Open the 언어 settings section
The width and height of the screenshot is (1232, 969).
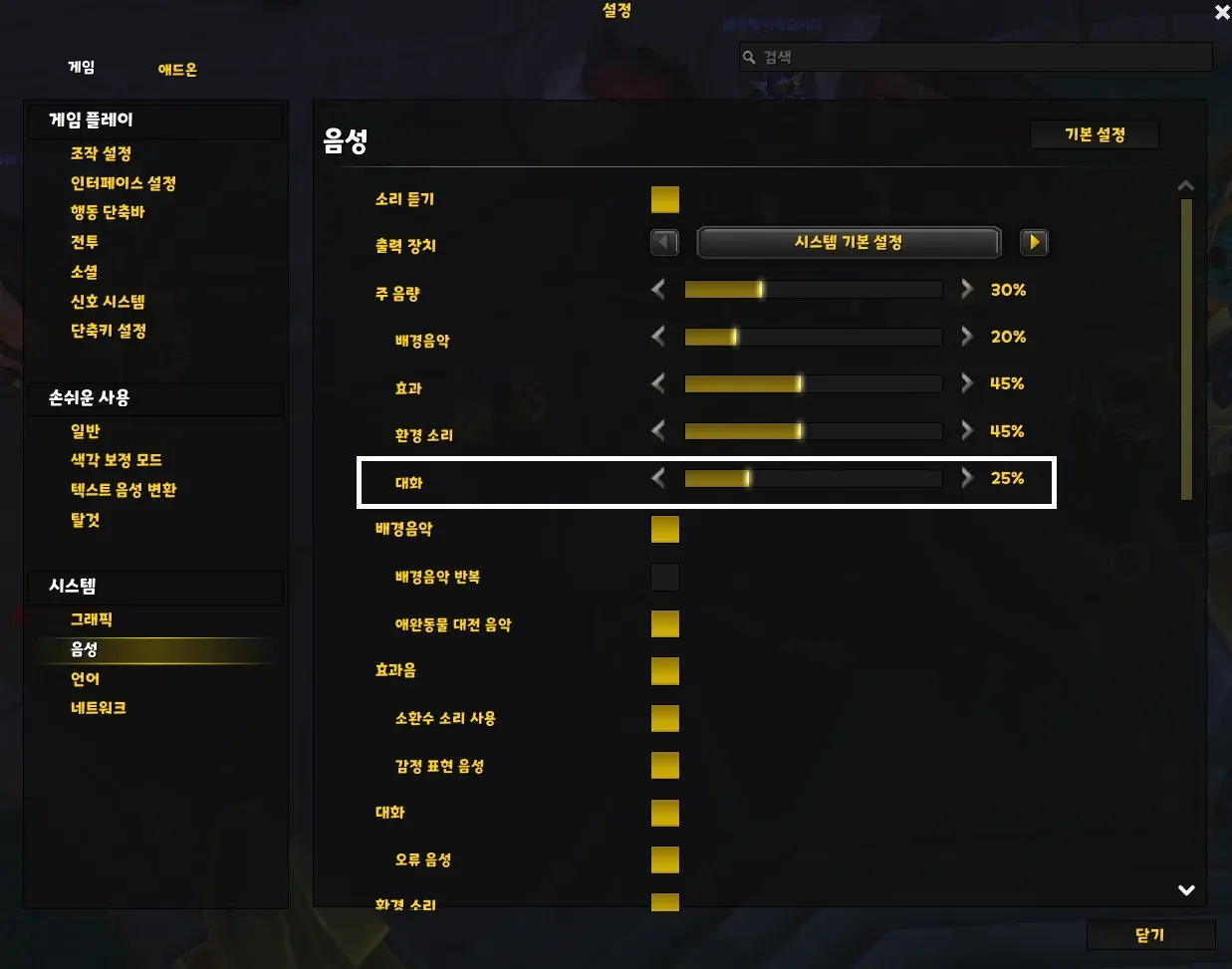[x=85, y=678]
